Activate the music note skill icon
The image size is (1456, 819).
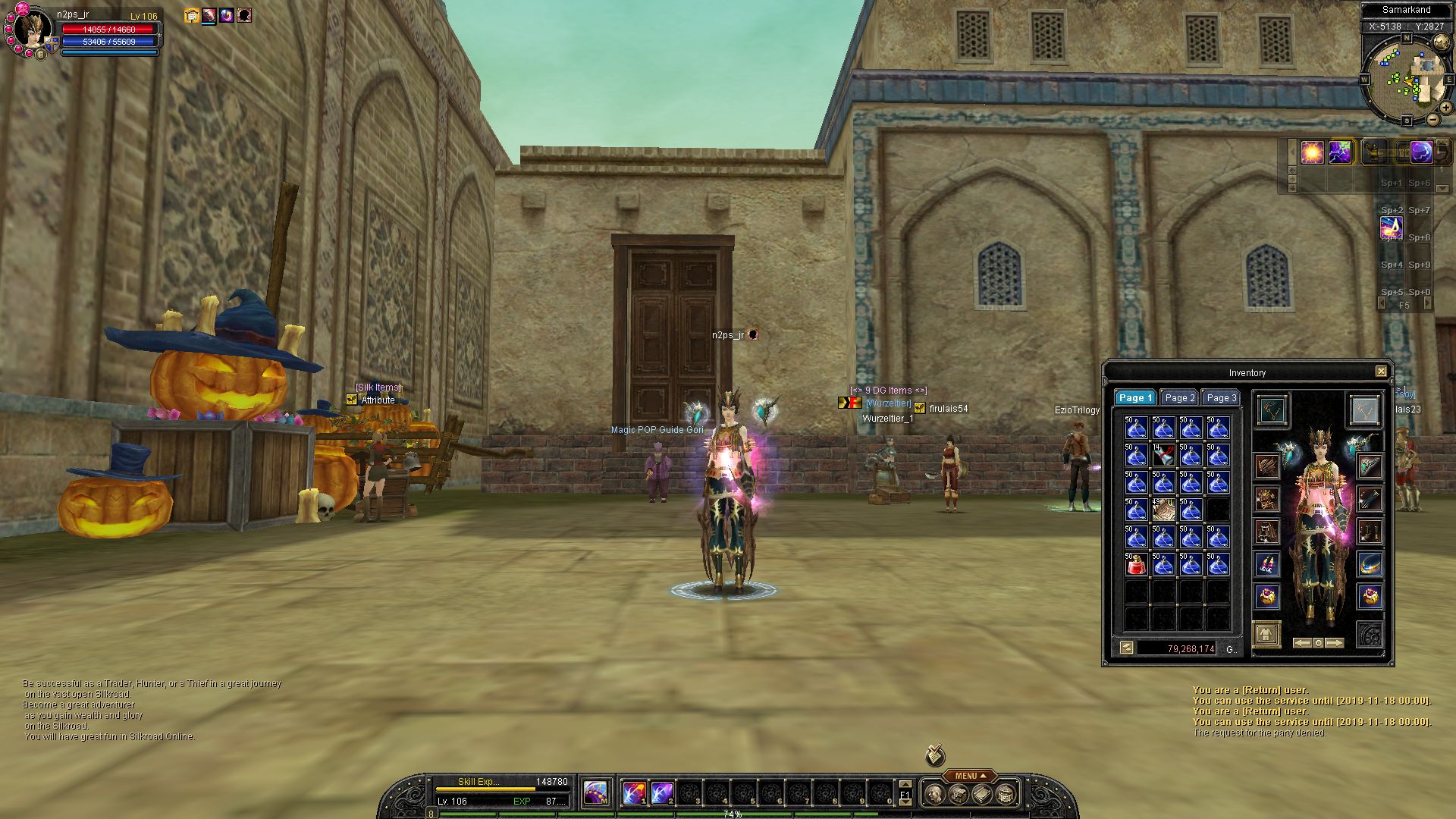point(1391,226)
